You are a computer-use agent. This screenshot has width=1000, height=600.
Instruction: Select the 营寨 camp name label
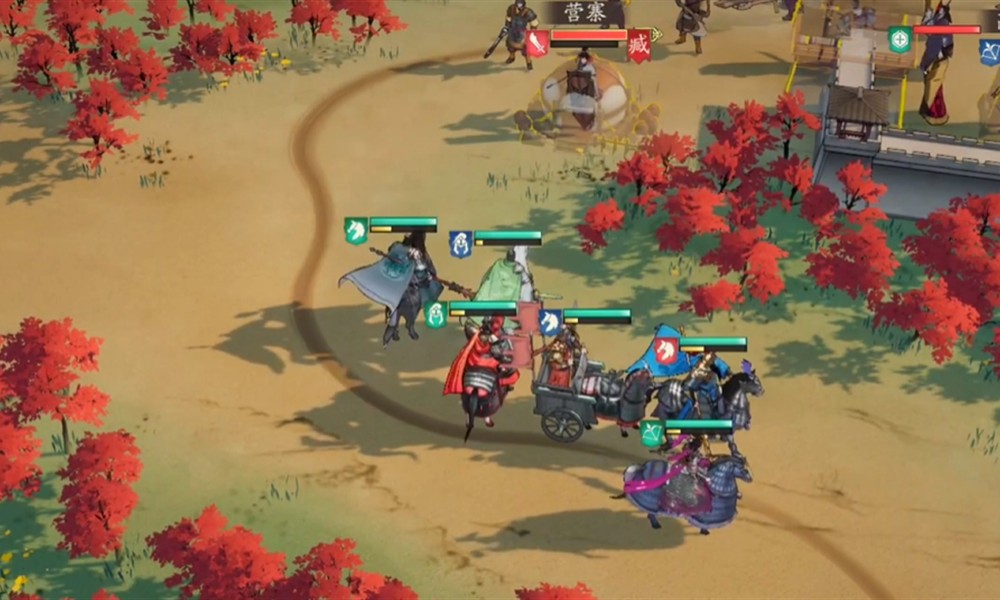coord(585,13)
